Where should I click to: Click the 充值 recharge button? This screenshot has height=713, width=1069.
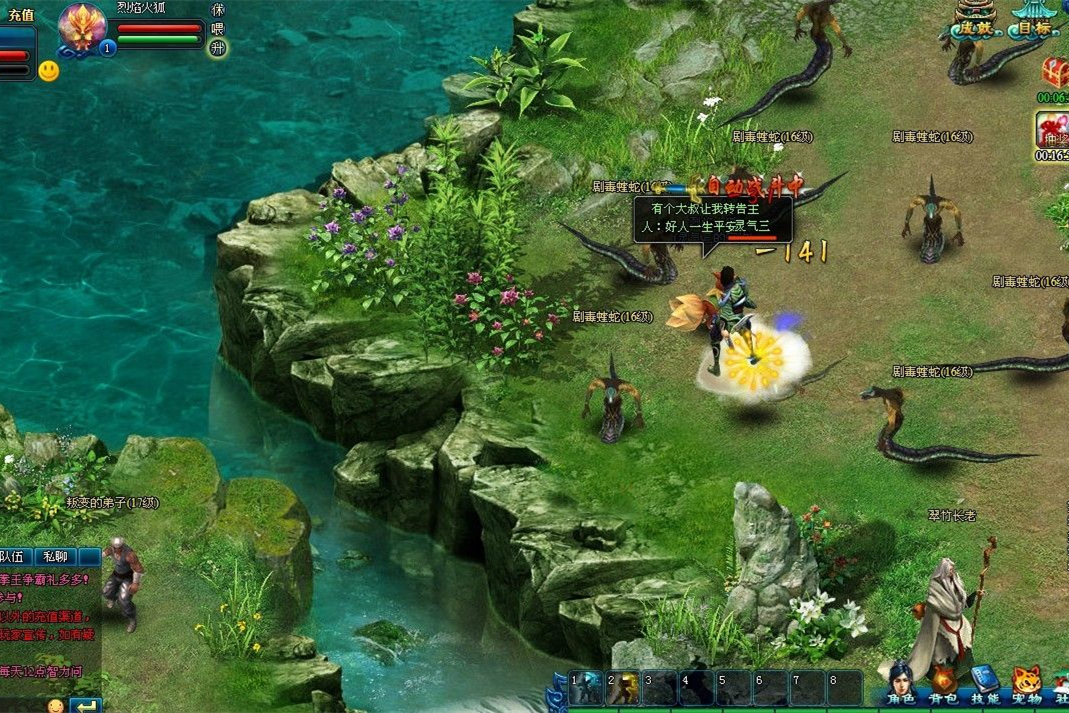click(20, 15)
